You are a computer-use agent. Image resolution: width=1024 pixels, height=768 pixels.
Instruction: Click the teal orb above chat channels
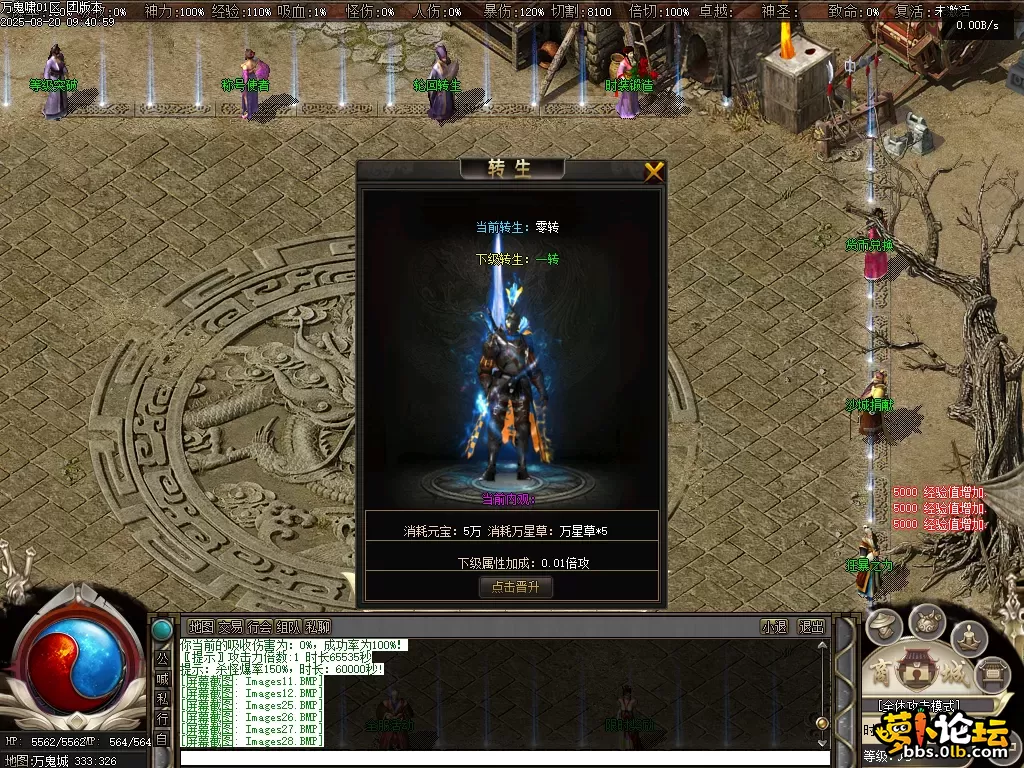(161, 630)
